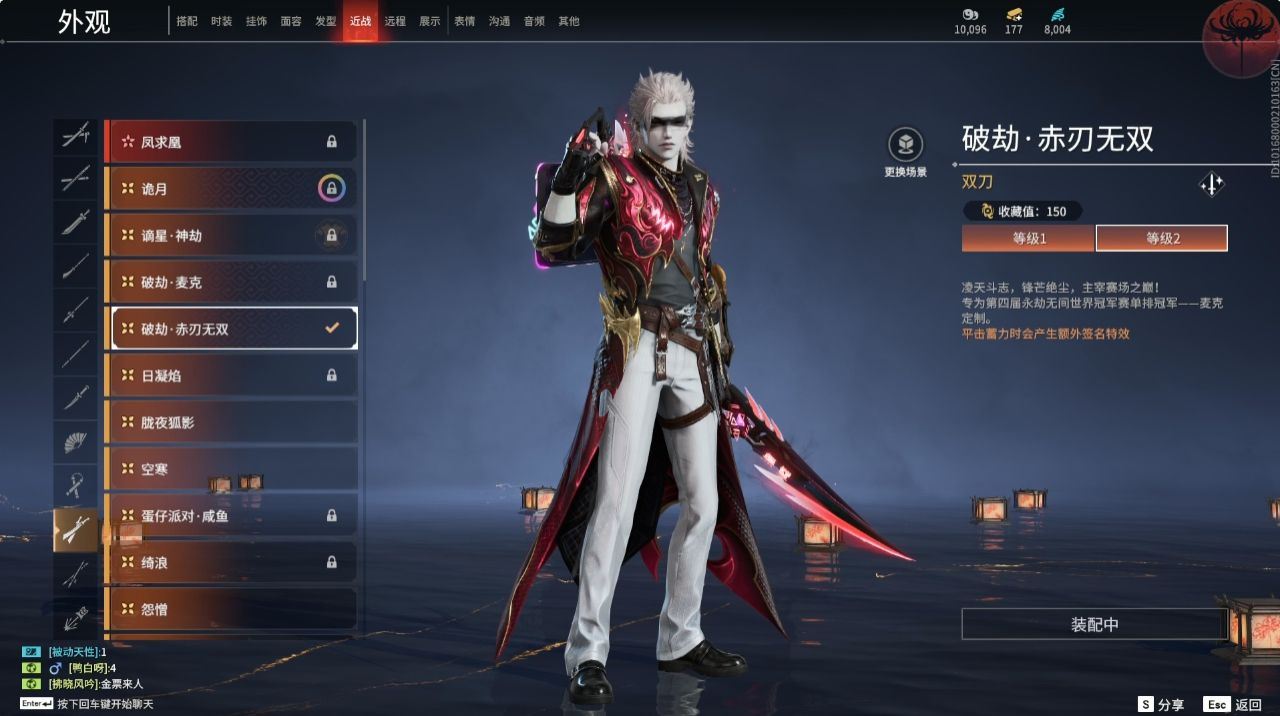Switch to the 远程 tab
Image resolution: width=1280 pixels, height=716 pixels.
395,21
